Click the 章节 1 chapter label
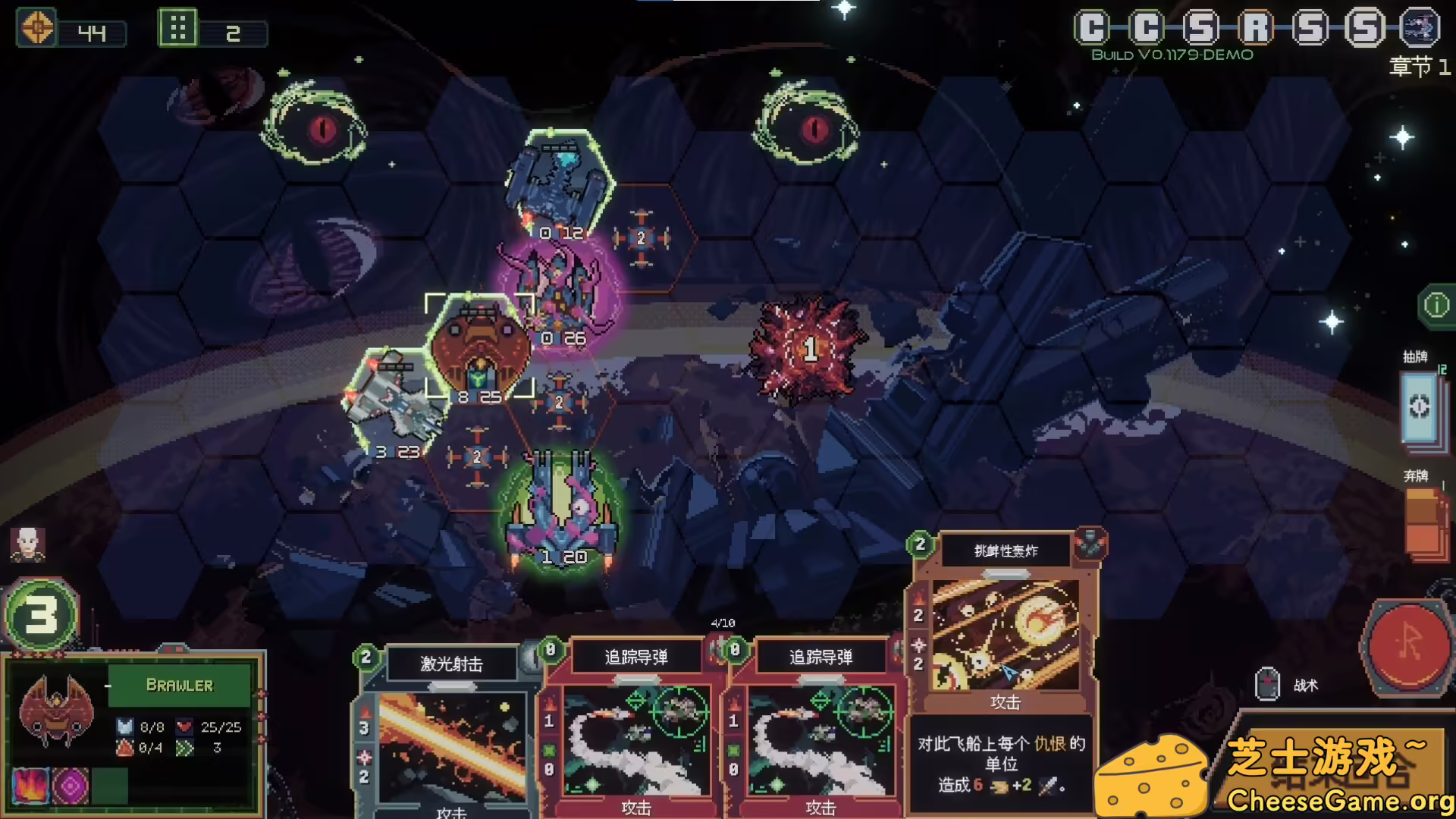Viewport: 1456px width, 819px height. pos(1417,67)
